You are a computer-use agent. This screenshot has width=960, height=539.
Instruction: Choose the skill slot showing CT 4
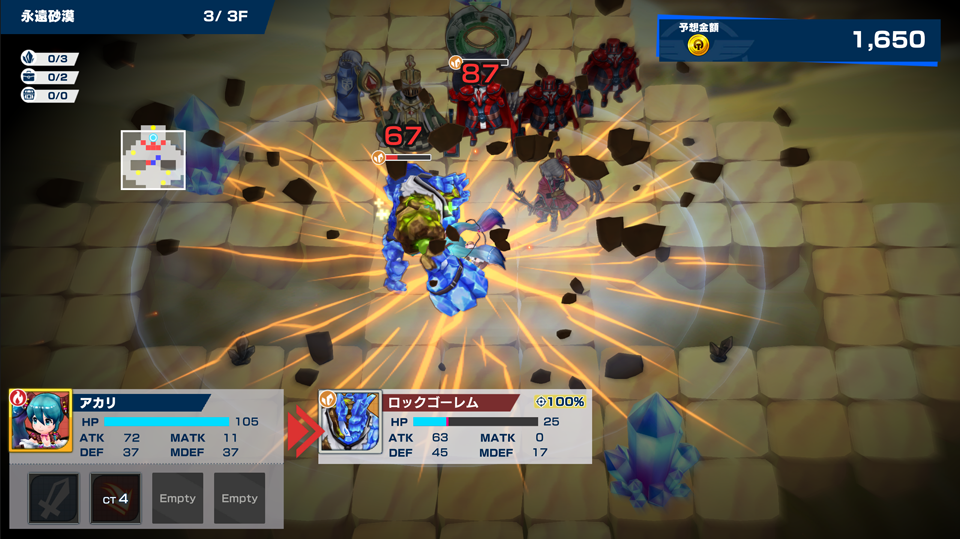[x=115, y=498]
